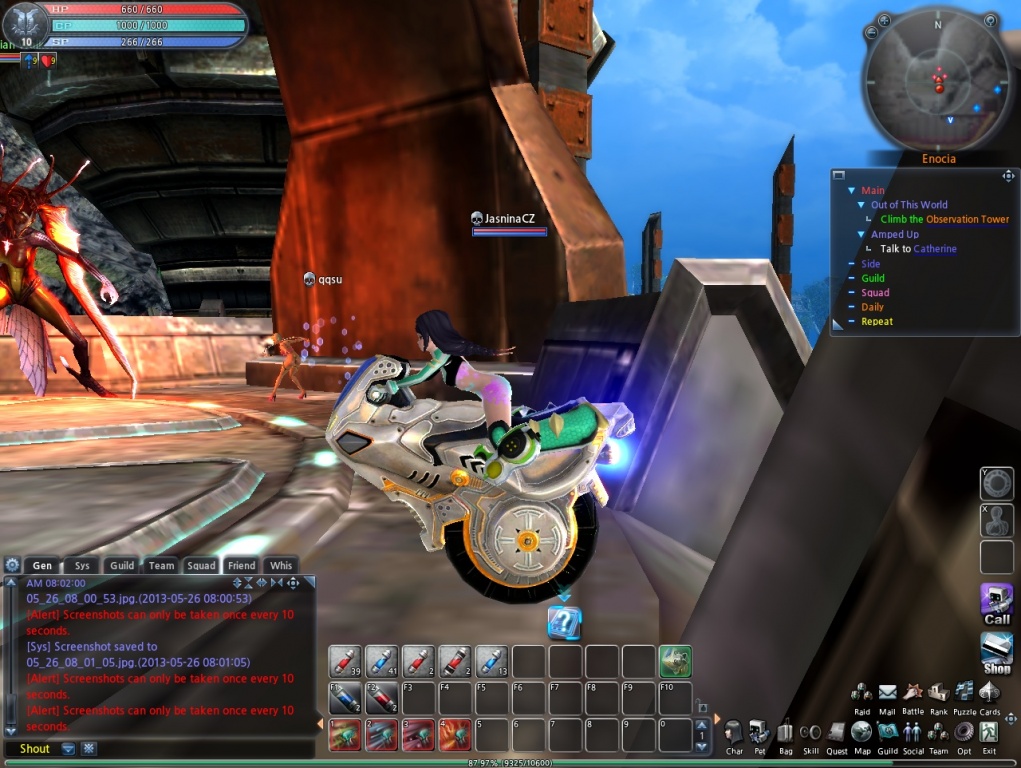Screen dimensions: 1021x768
Task: Use the blue potion with 41 count
Action: pos(382,661)
